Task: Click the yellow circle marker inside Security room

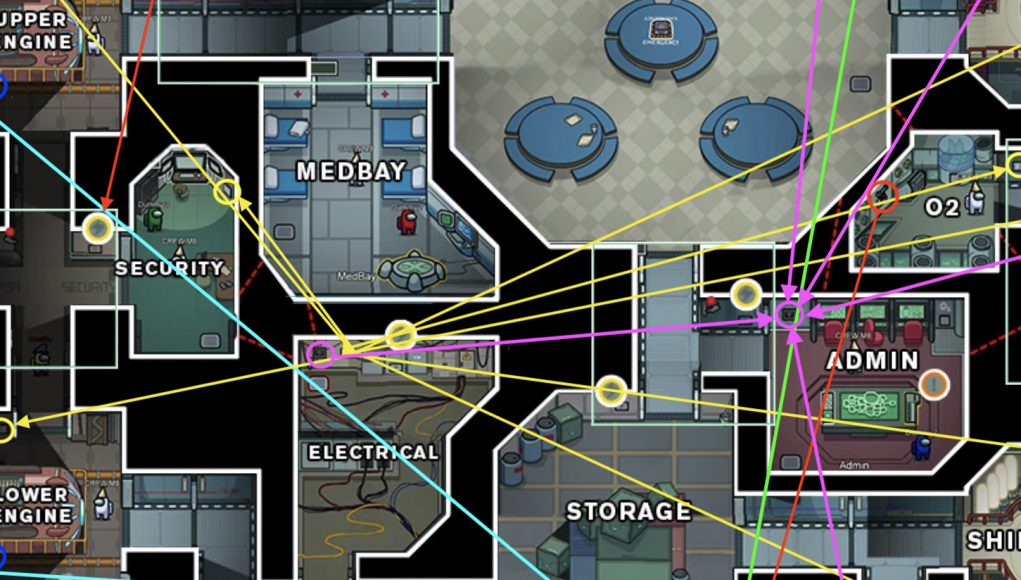Action: pos(228,191)
